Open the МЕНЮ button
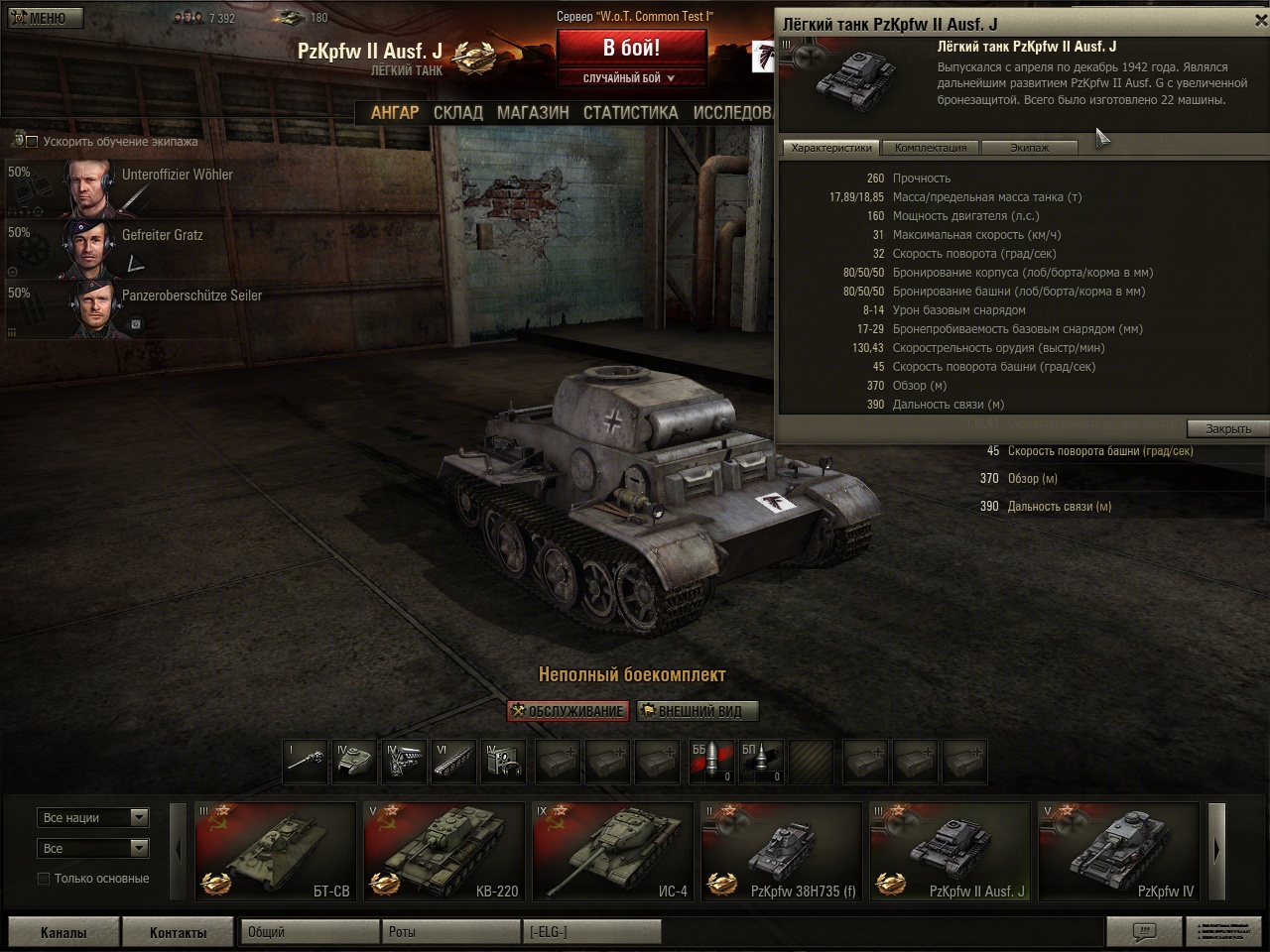This screenshot has height=952, width=1270. (41, 18)
